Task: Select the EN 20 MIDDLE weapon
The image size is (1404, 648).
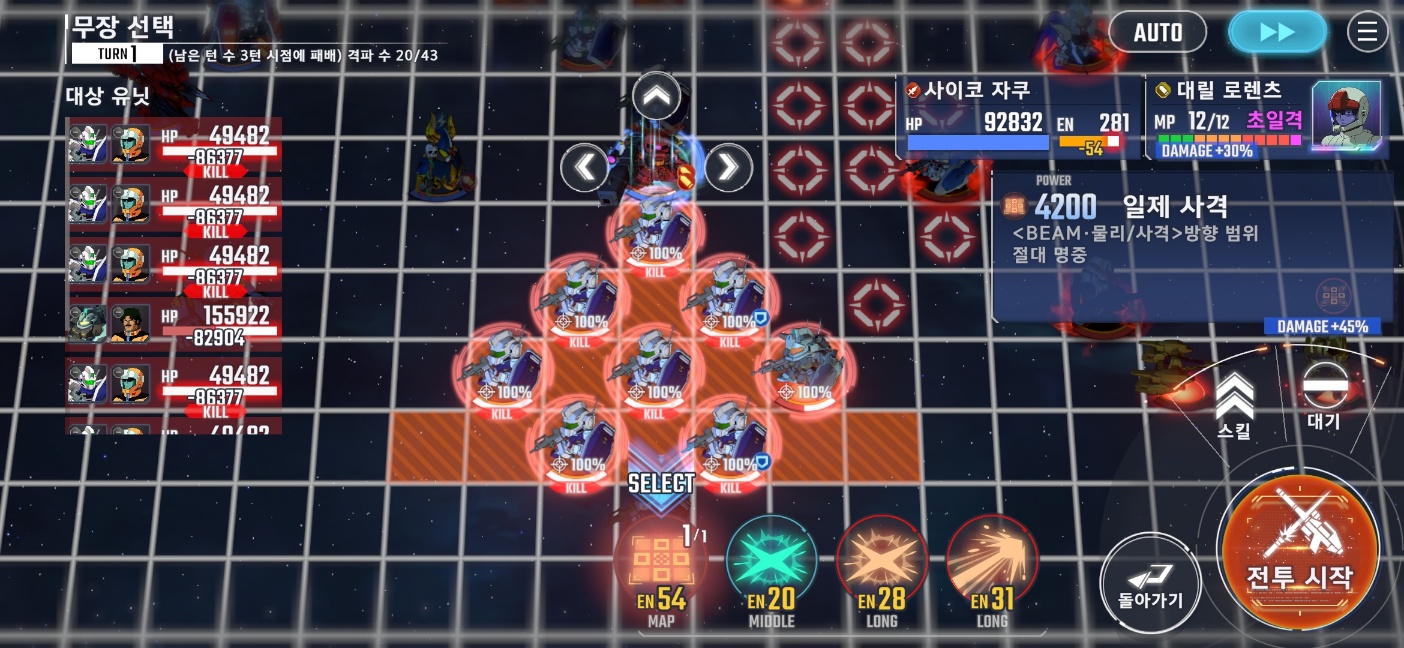Action: tap(771, 565)
